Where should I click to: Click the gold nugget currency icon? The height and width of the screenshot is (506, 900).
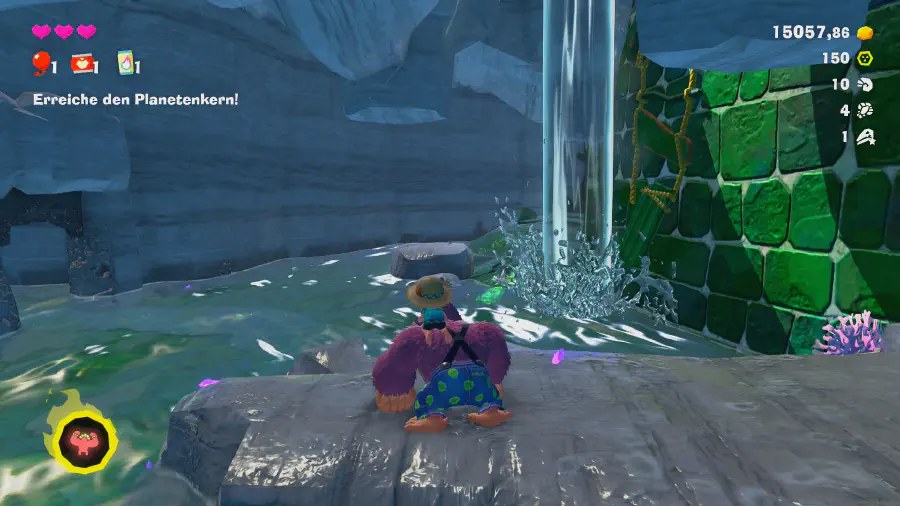click(866, 32)
